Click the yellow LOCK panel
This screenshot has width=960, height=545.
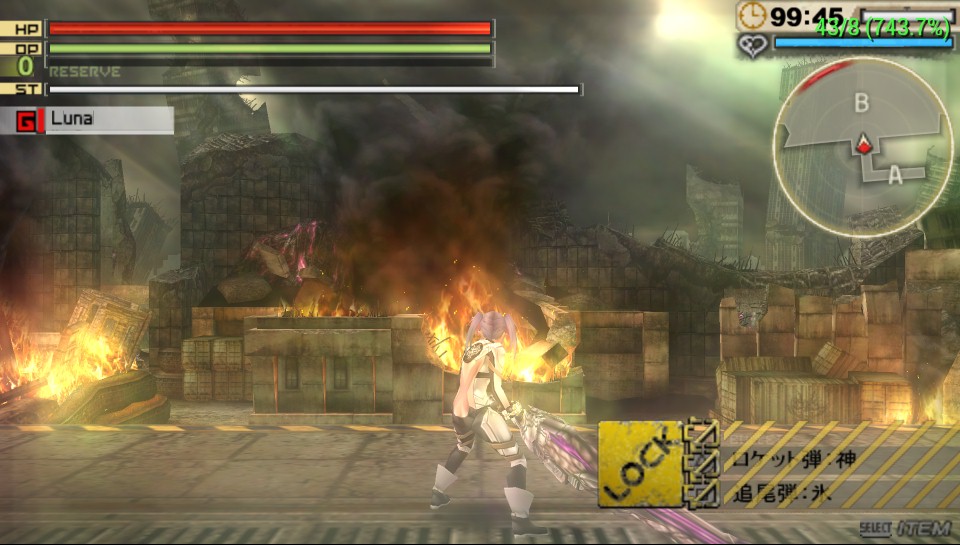(639, 463)
